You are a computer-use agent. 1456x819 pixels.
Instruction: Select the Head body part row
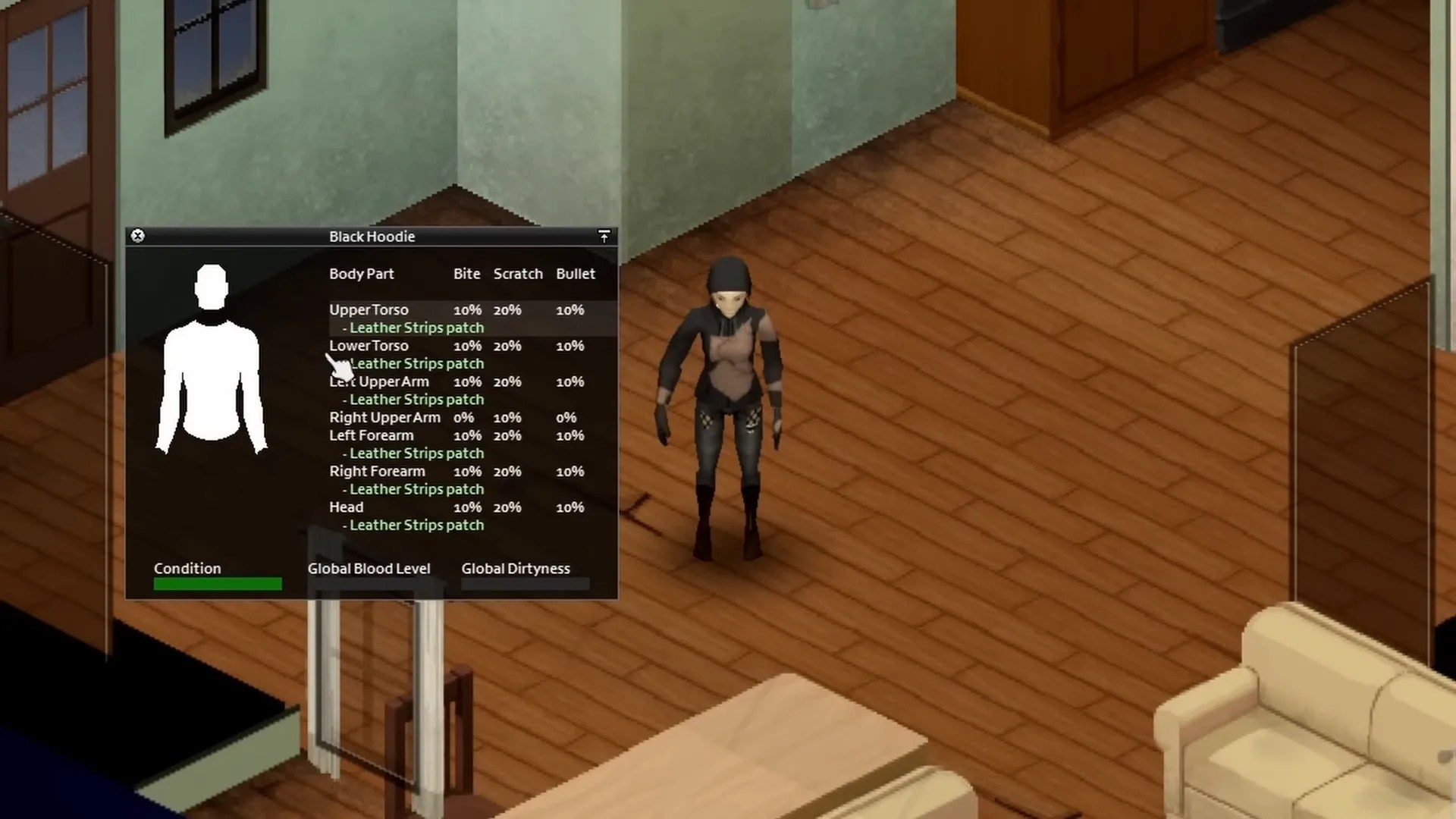[347, 507]
